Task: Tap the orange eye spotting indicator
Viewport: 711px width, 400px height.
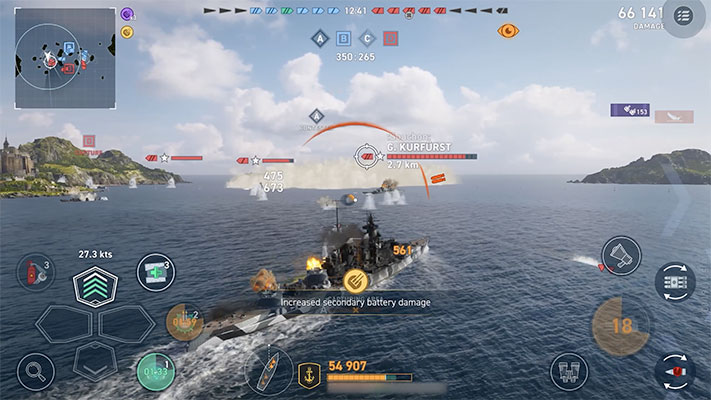Action: point(508,31)
